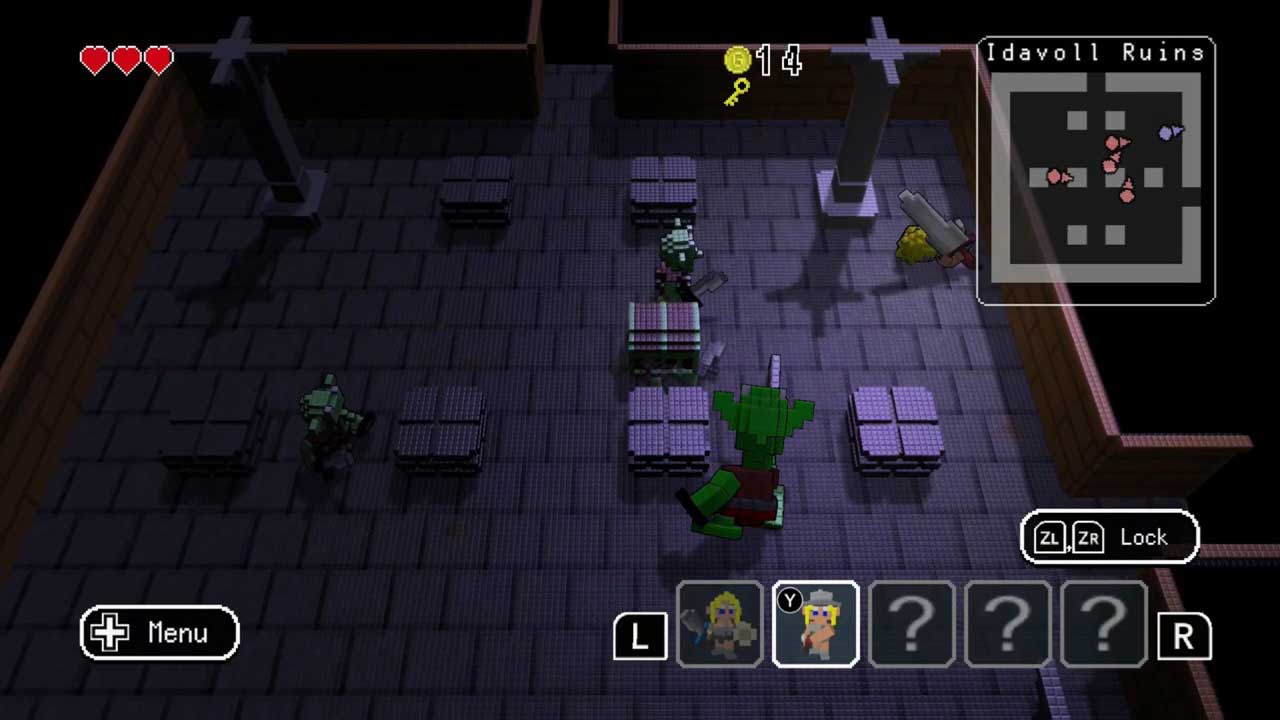The image size is (1280, 720).
Task: Click the Idavoll Ruins minimap
Action: 1096,172
